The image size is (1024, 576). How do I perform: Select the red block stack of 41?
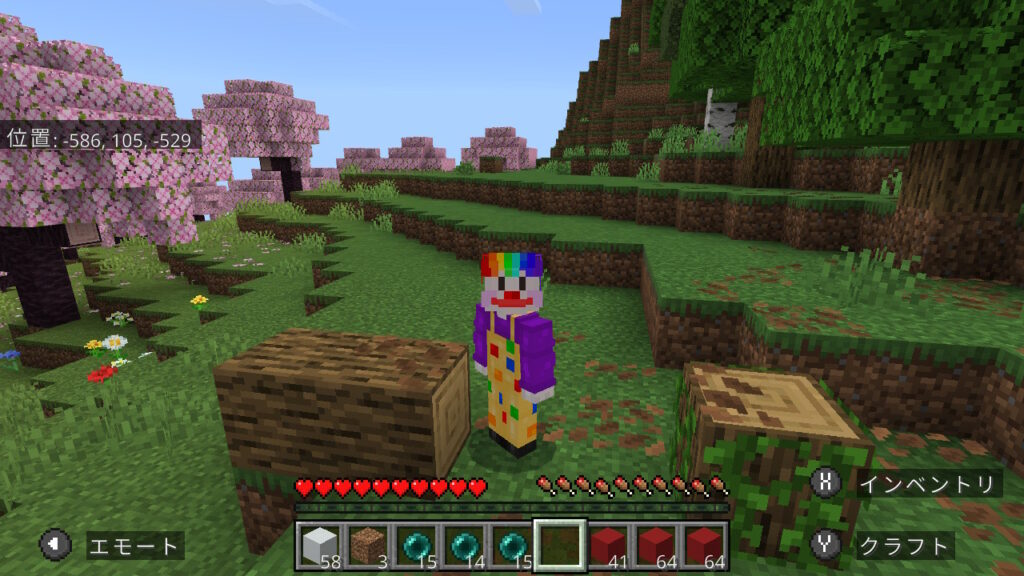[x=608, y=545]
